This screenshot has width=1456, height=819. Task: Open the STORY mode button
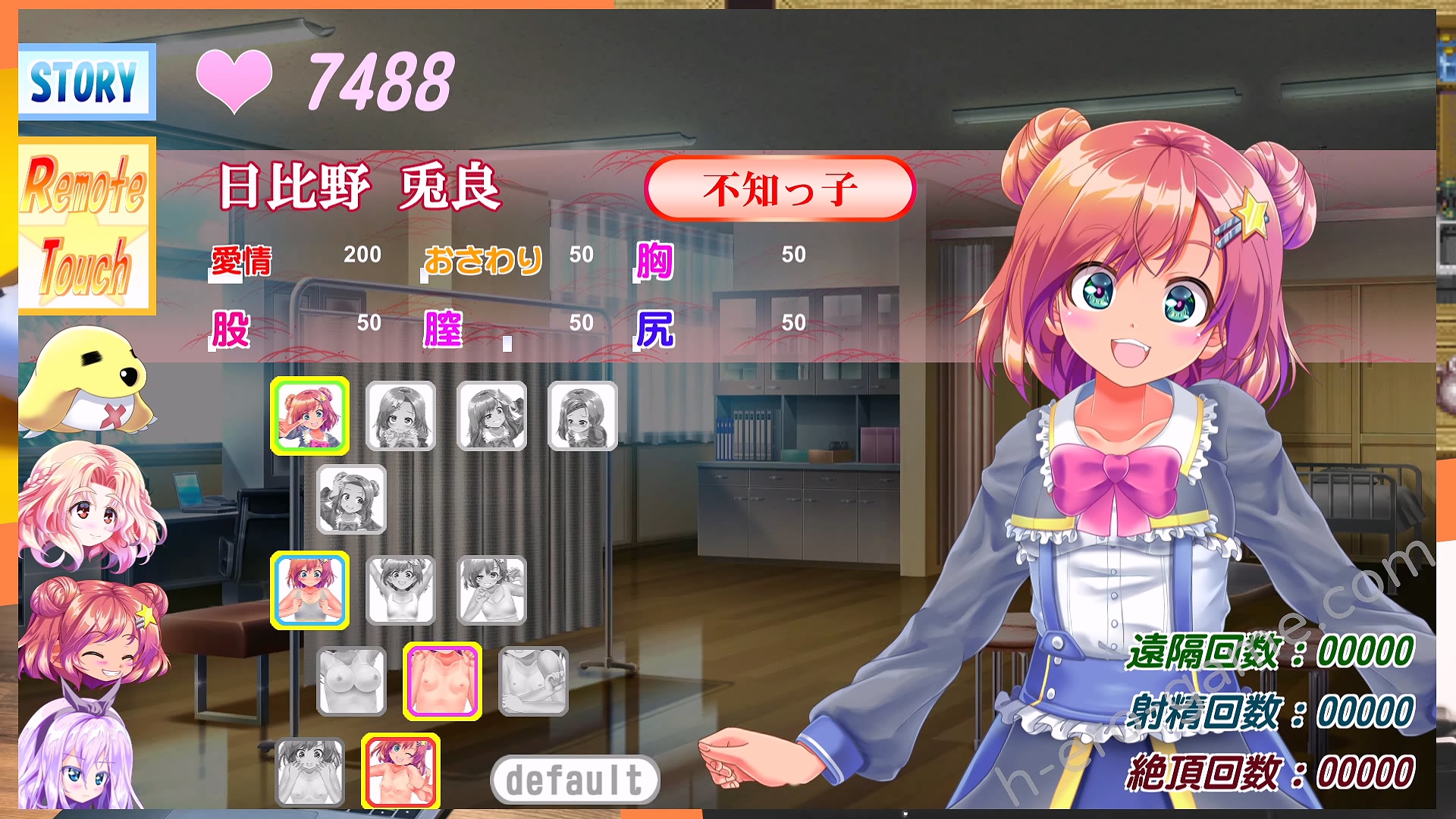pos(86,82)
